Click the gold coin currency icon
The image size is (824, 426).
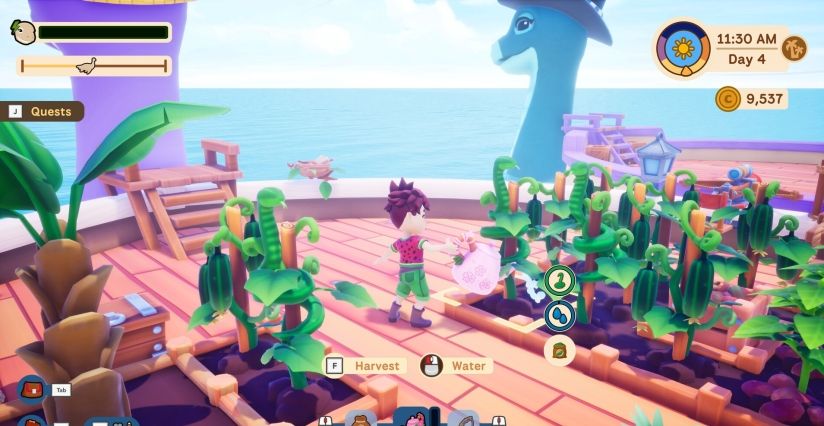[727, 98]
